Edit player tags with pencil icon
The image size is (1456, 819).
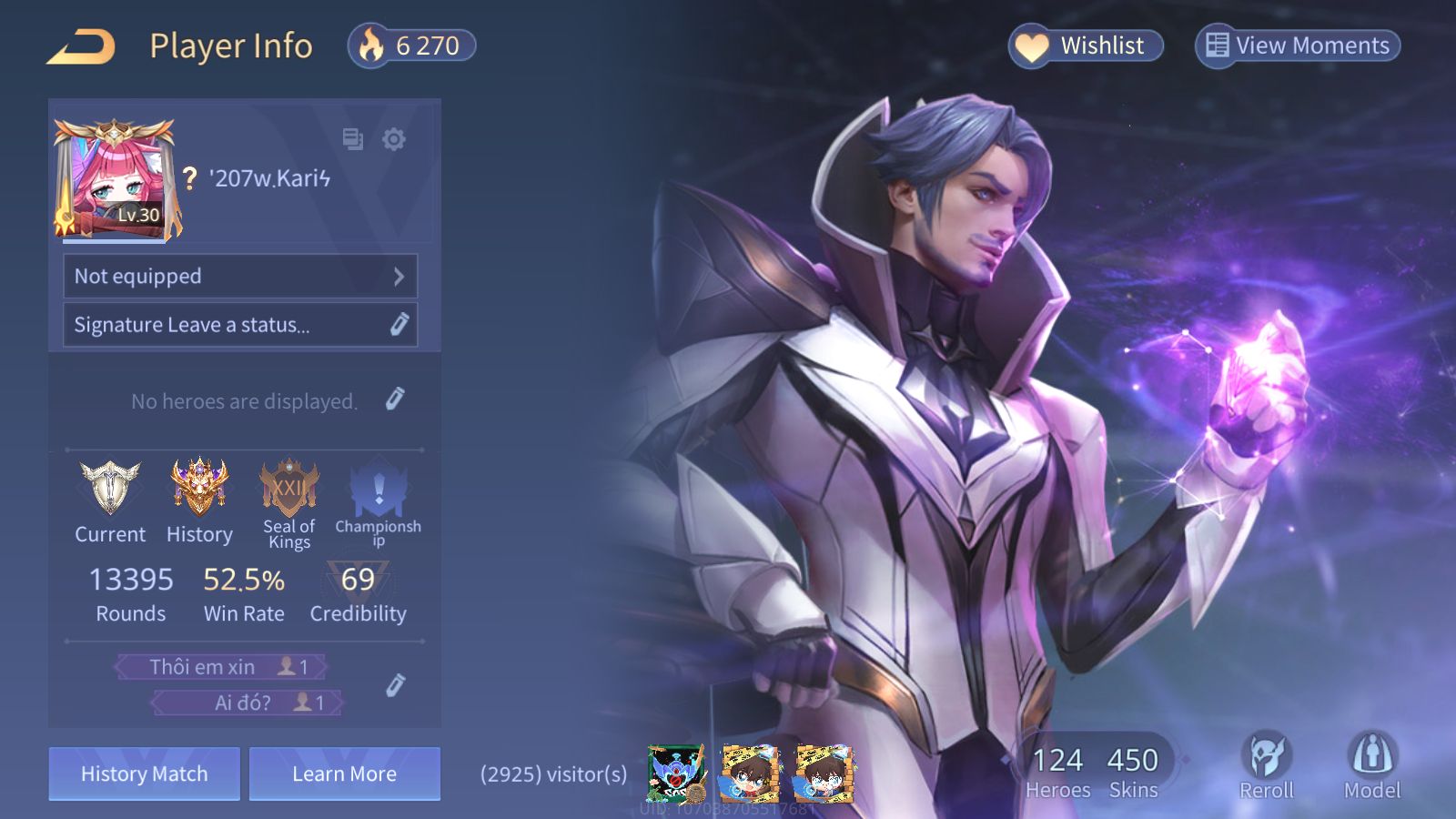[x=395, y=685]
